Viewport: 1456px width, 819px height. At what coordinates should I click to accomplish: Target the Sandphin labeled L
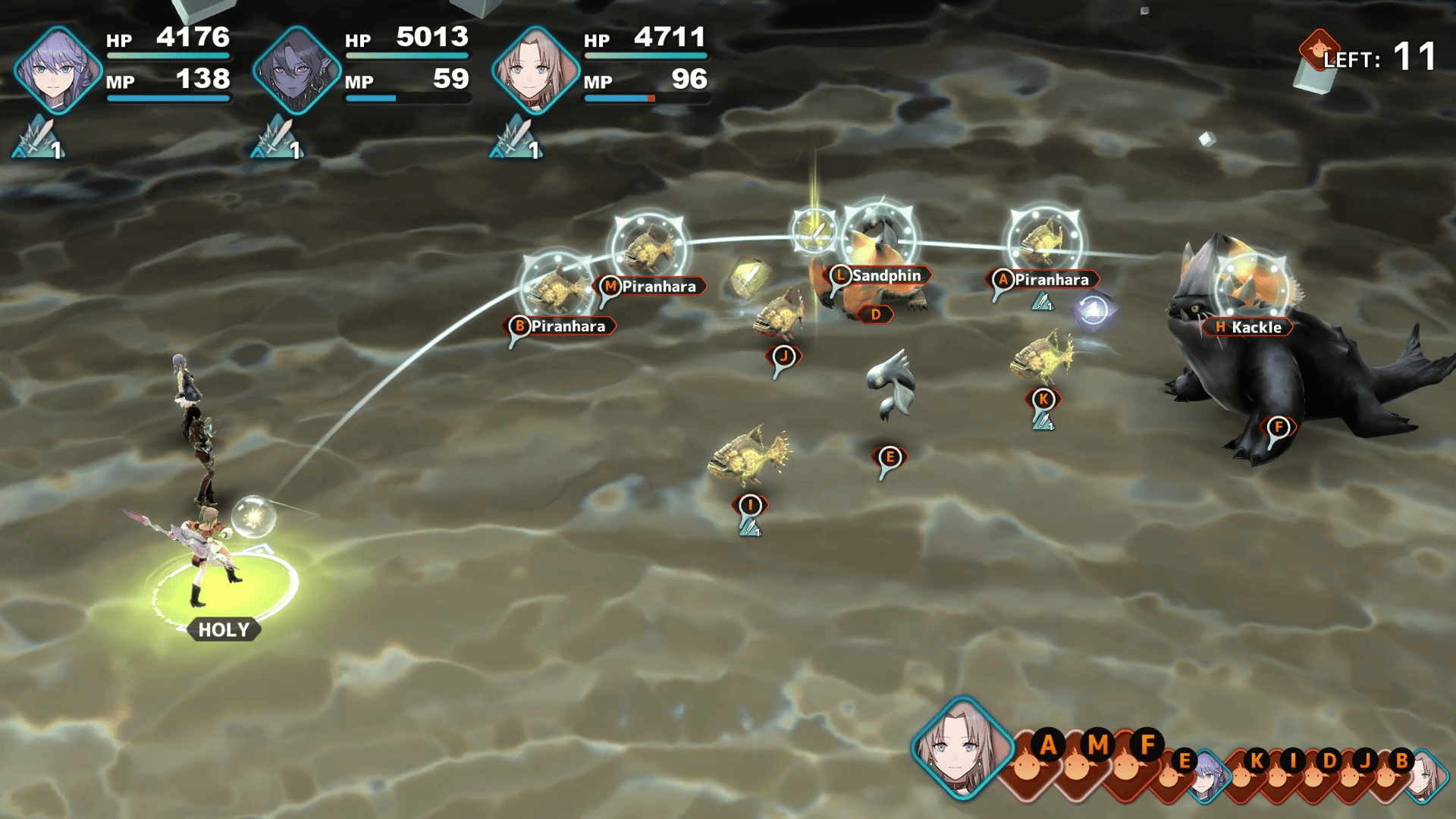(x=878, y=276)
